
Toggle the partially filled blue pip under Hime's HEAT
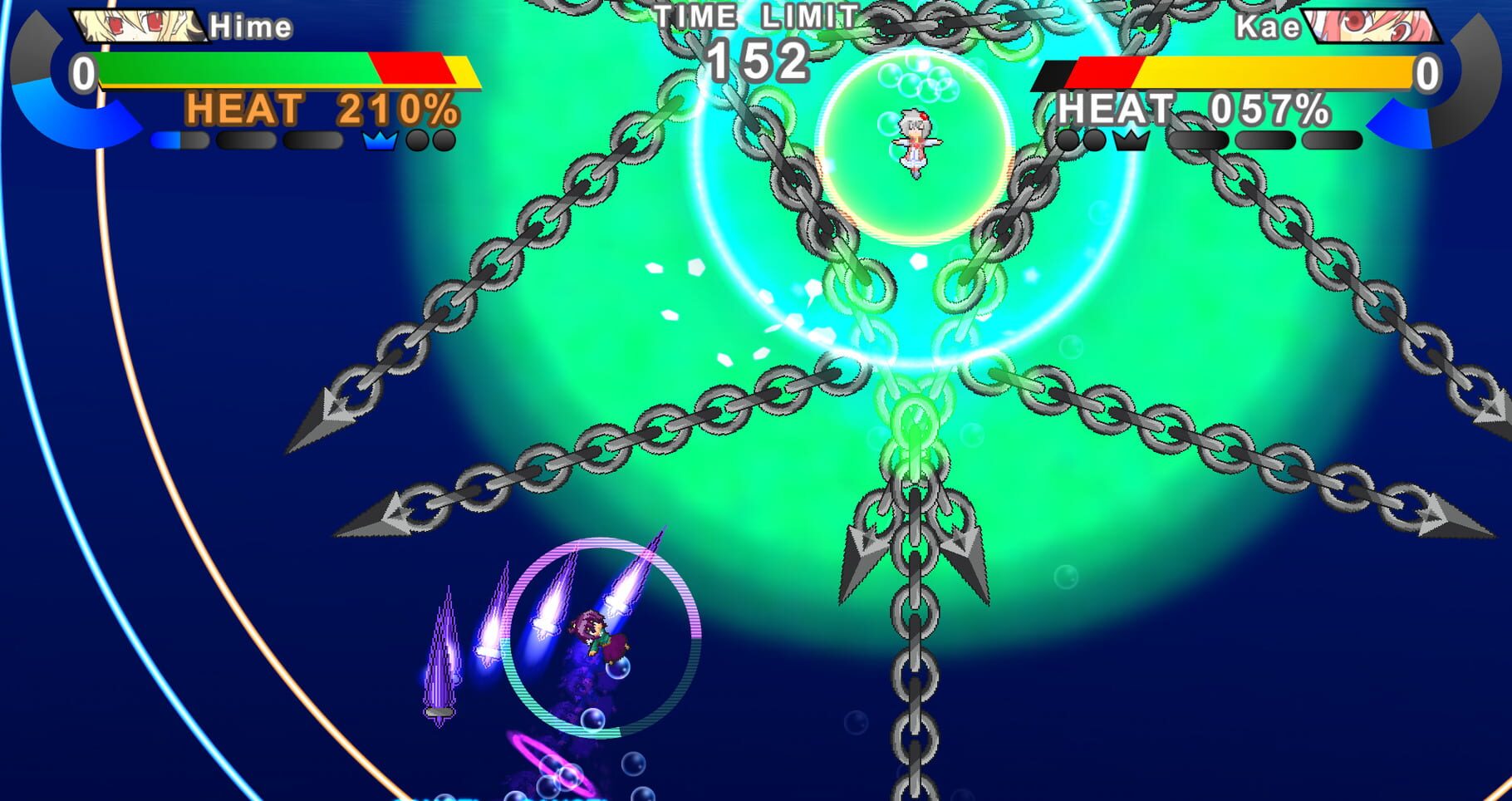(x=179, y=140)
